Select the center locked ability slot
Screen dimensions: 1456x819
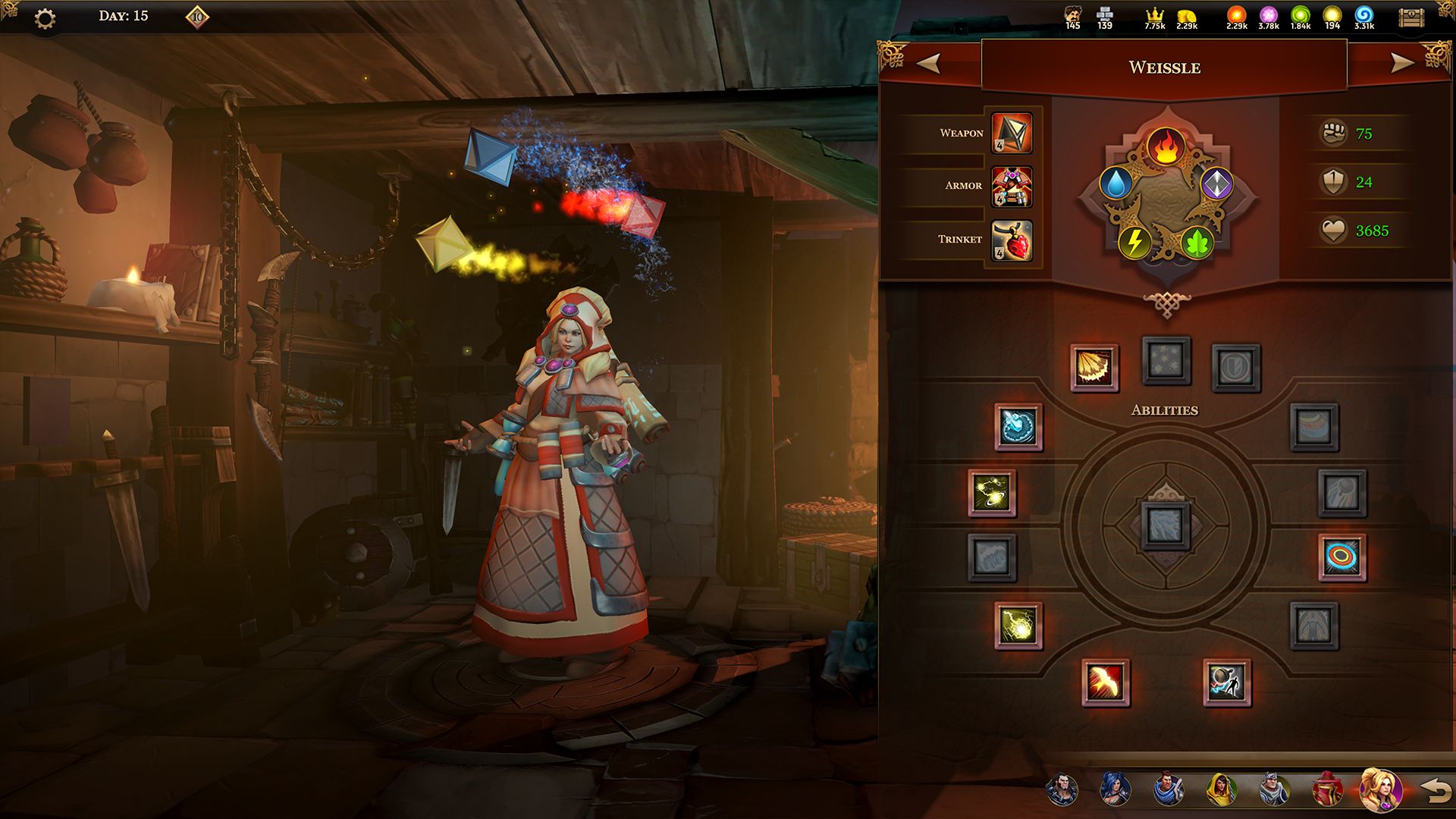pyautogui.click(x=1166, y=525)
